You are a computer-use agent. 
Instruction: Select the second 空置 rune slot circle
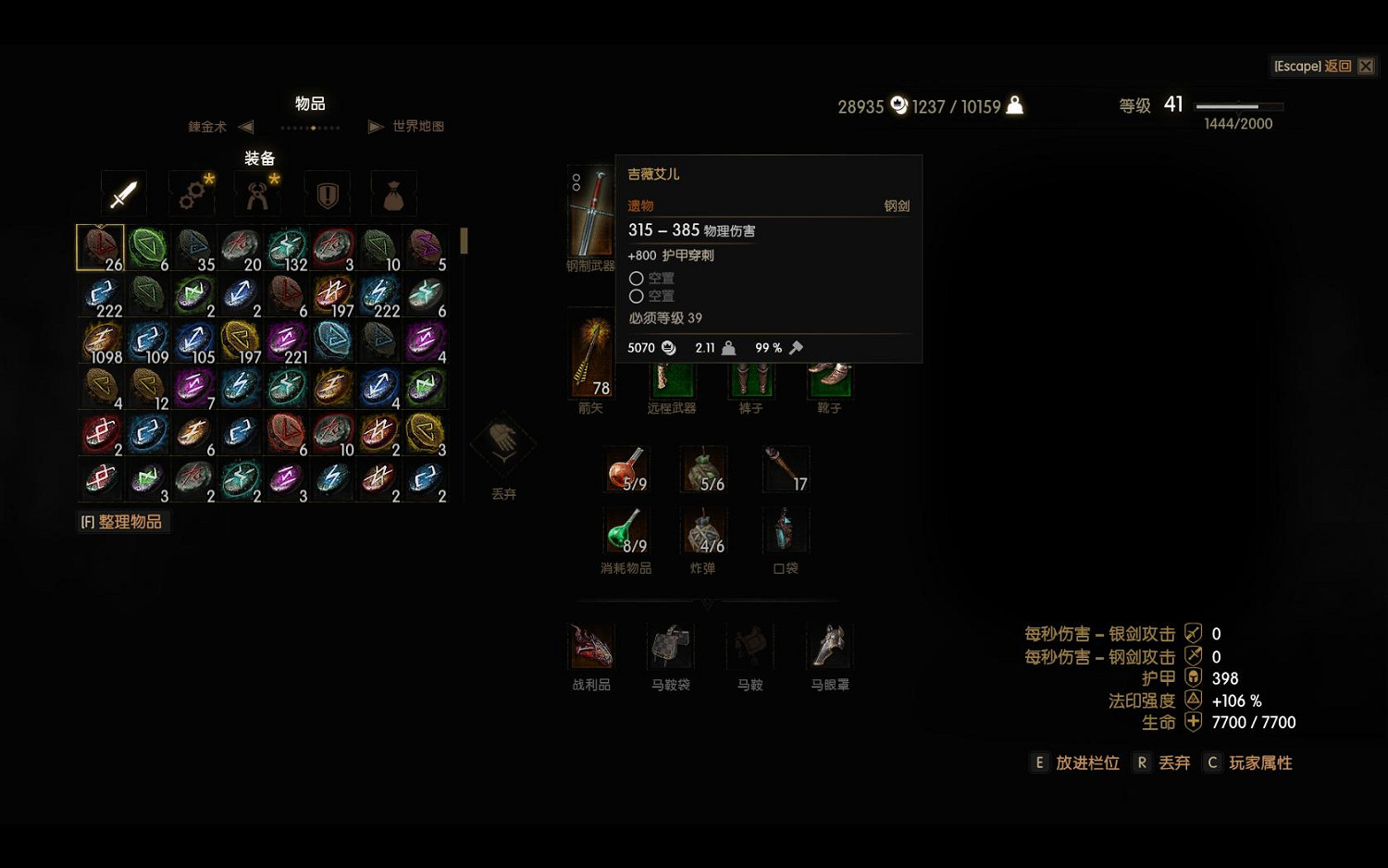pyautogui.click(x=637, y=296)
